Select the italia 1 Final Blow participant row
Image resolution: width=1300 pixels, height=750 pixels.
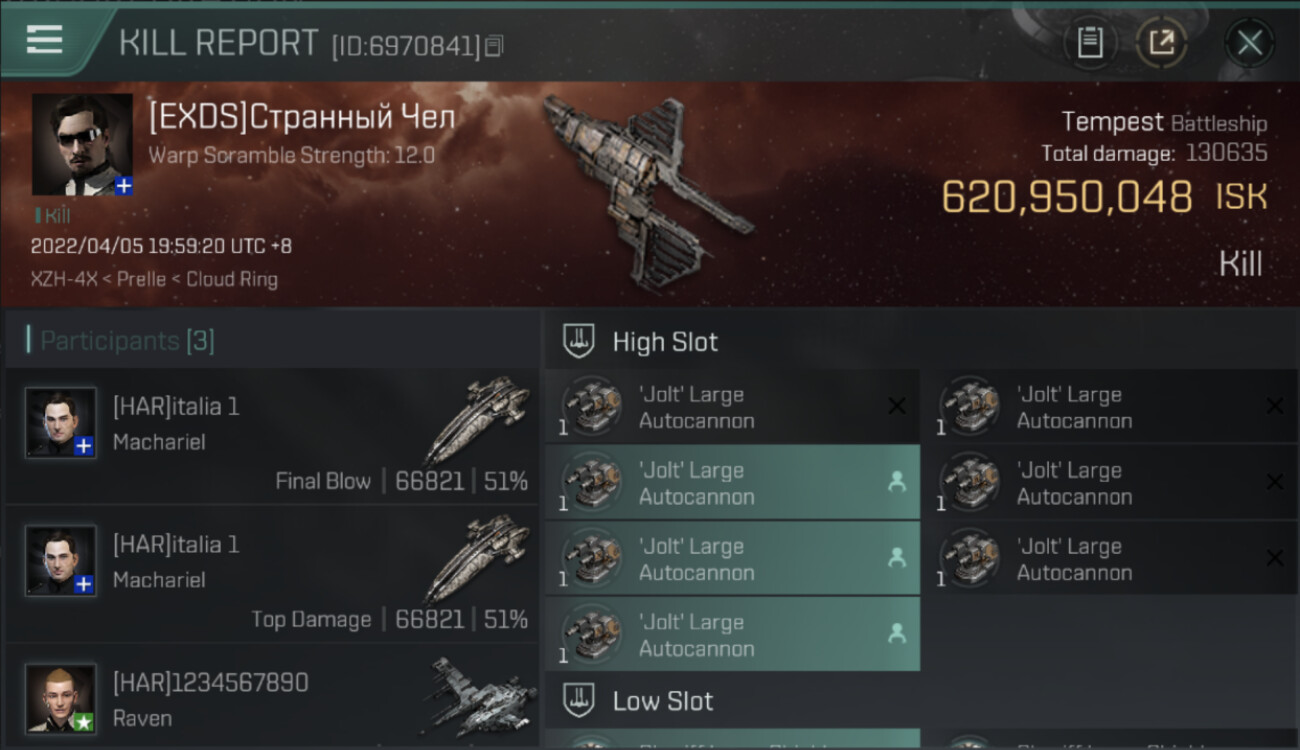pyautogui.click(x=272, y=436)
